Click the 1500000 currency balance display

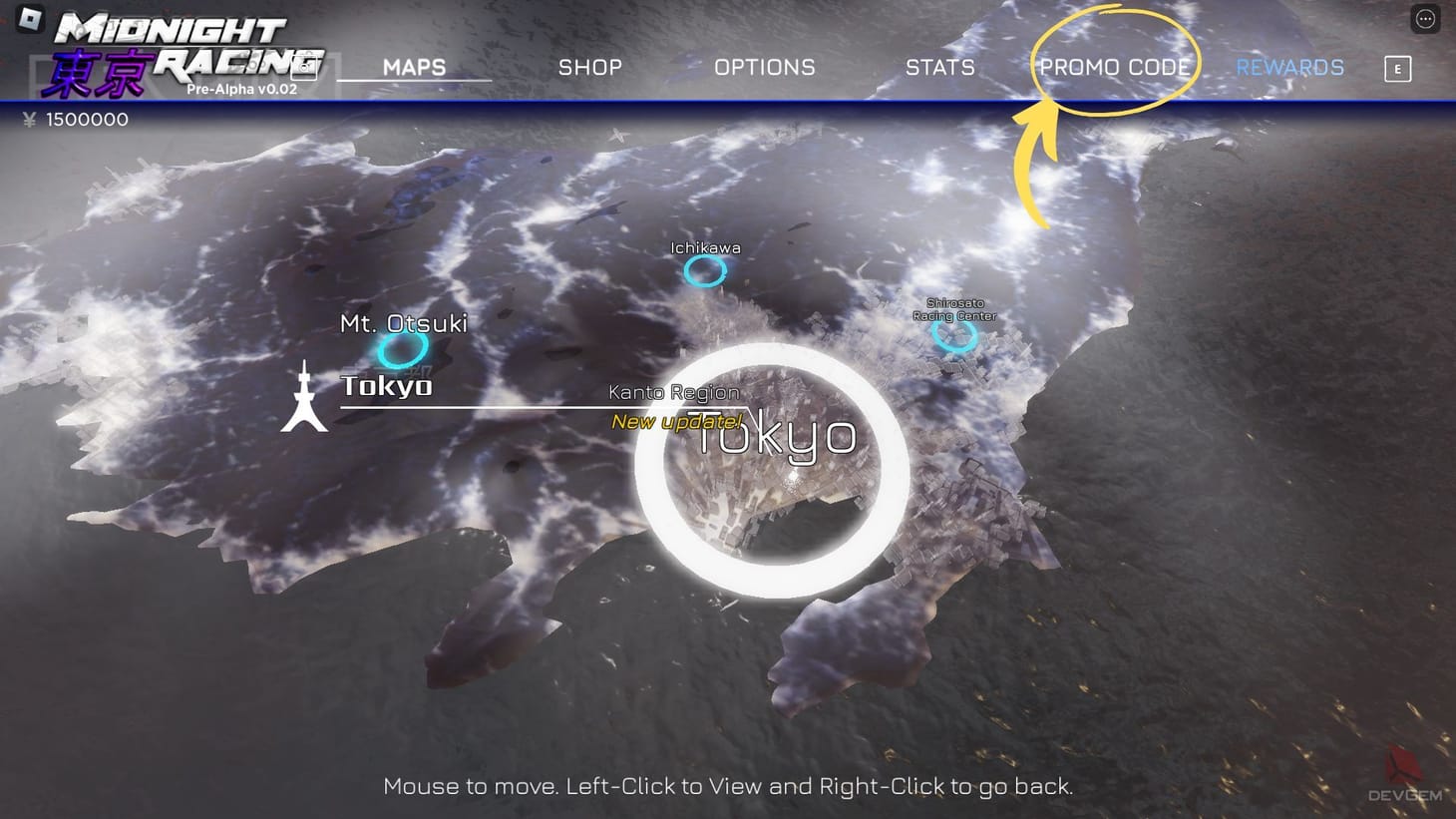coord(88,120)
